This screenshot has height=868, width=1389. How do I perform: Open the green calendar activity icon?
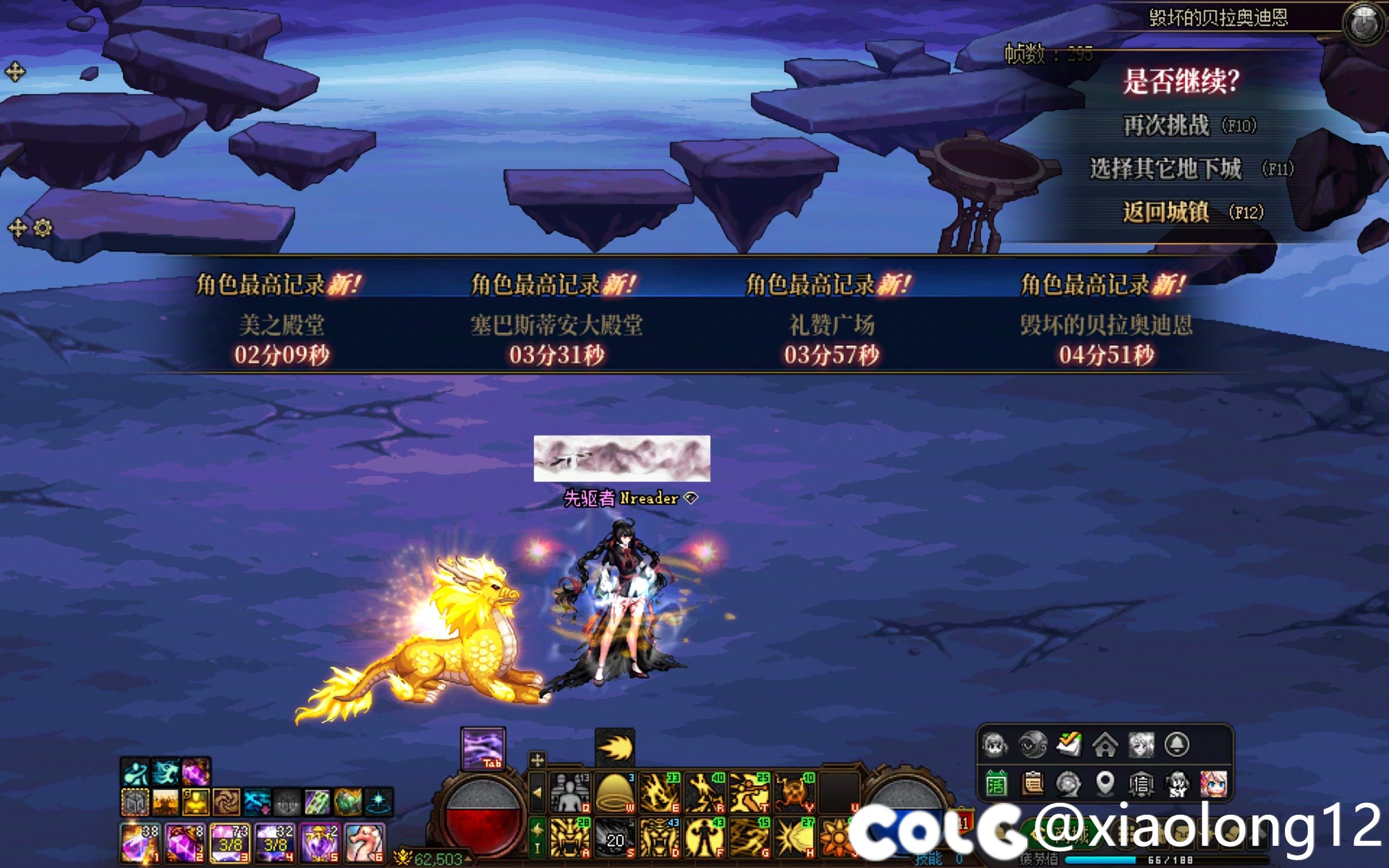996,783
